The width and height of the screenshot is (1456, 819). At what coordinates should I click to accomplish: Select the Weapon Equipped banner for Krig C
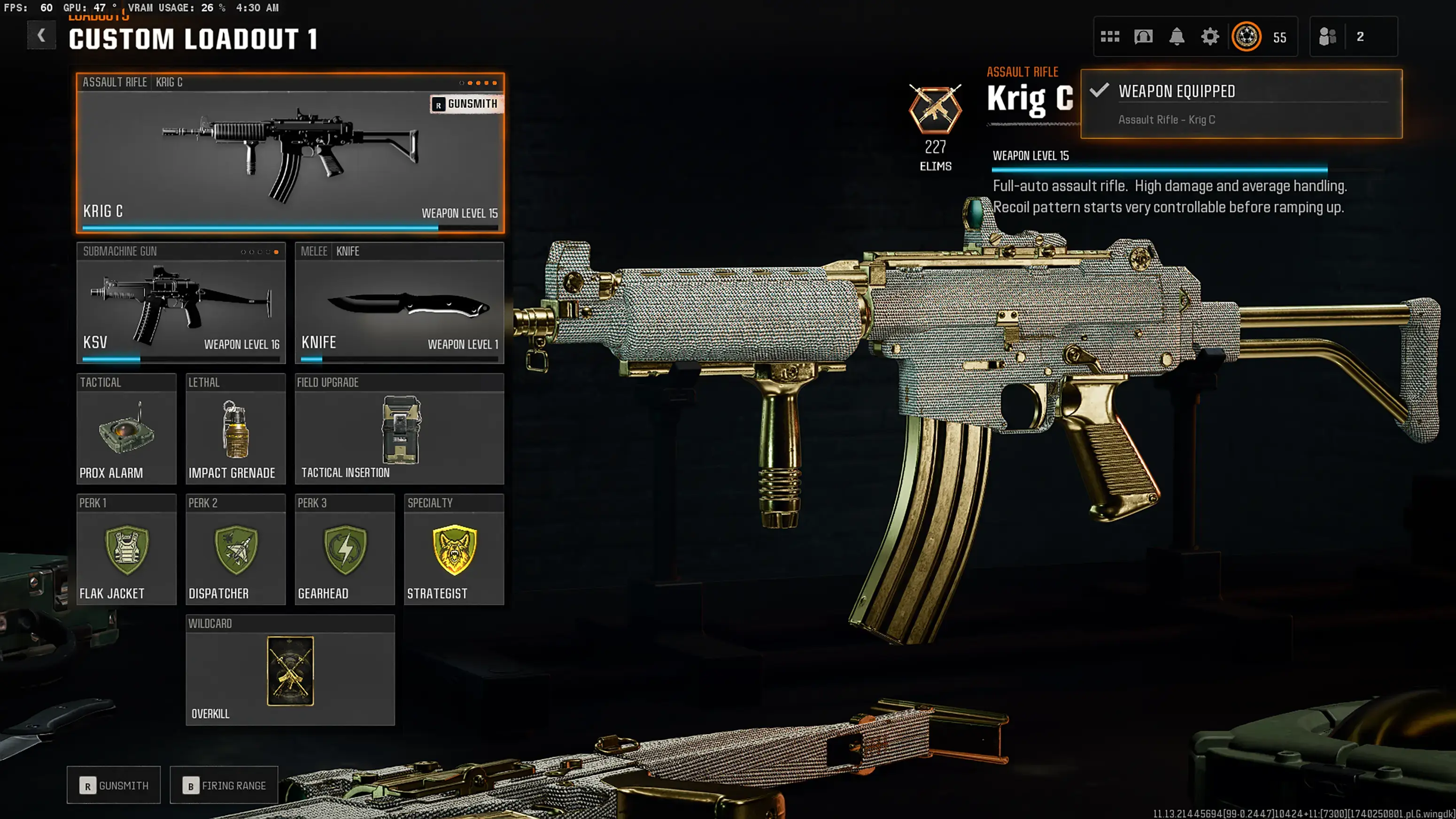(x=1240, y=104)
